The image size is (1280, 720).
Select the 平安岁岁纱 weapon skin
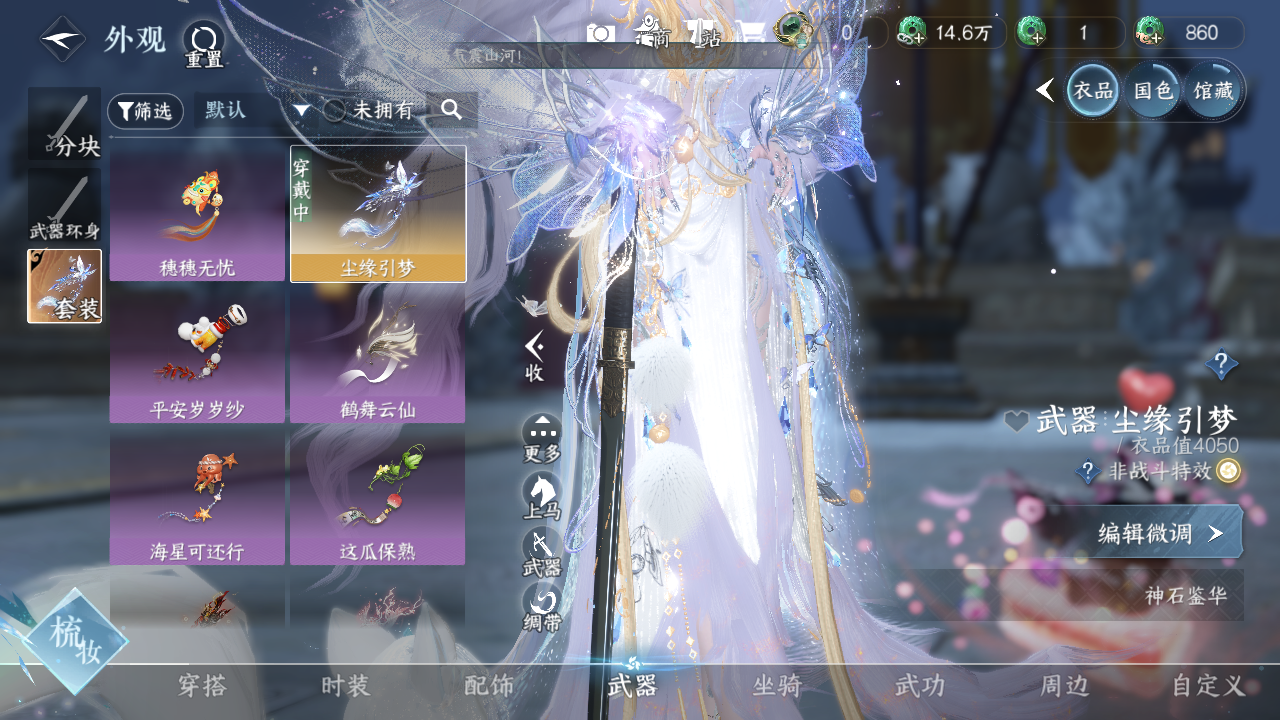197,355
